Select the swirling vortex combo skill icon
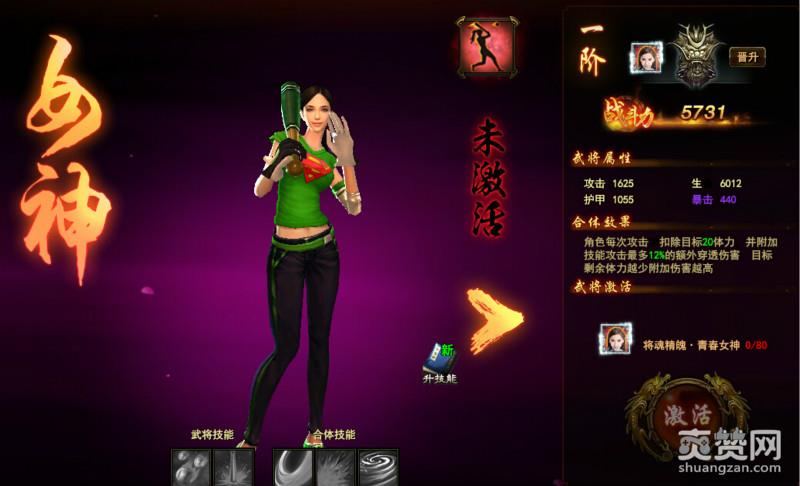The height and width of the screenshot is (486, 800). point(379,467)
